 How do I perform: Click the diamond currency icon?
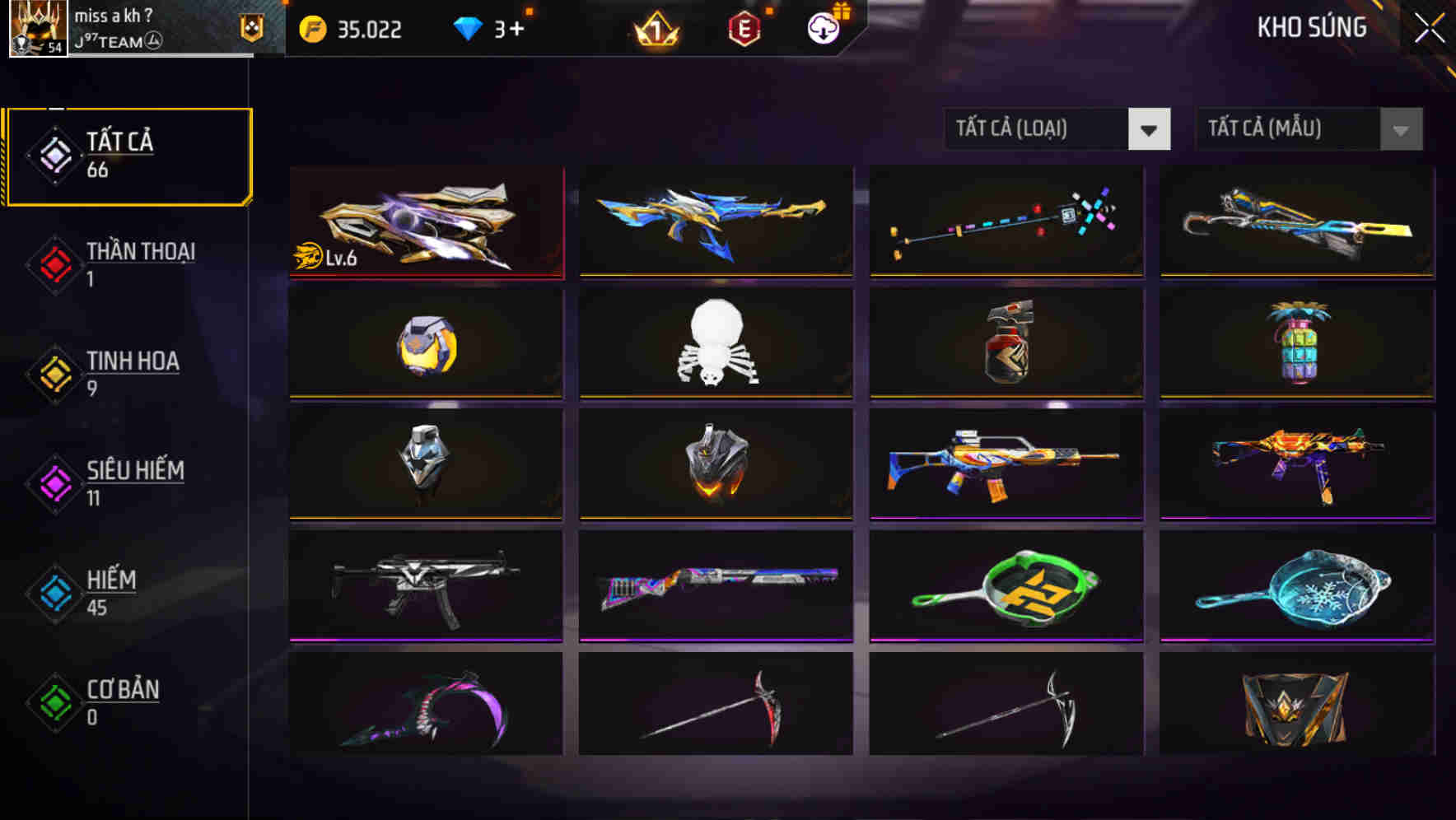tap(468, 29)
